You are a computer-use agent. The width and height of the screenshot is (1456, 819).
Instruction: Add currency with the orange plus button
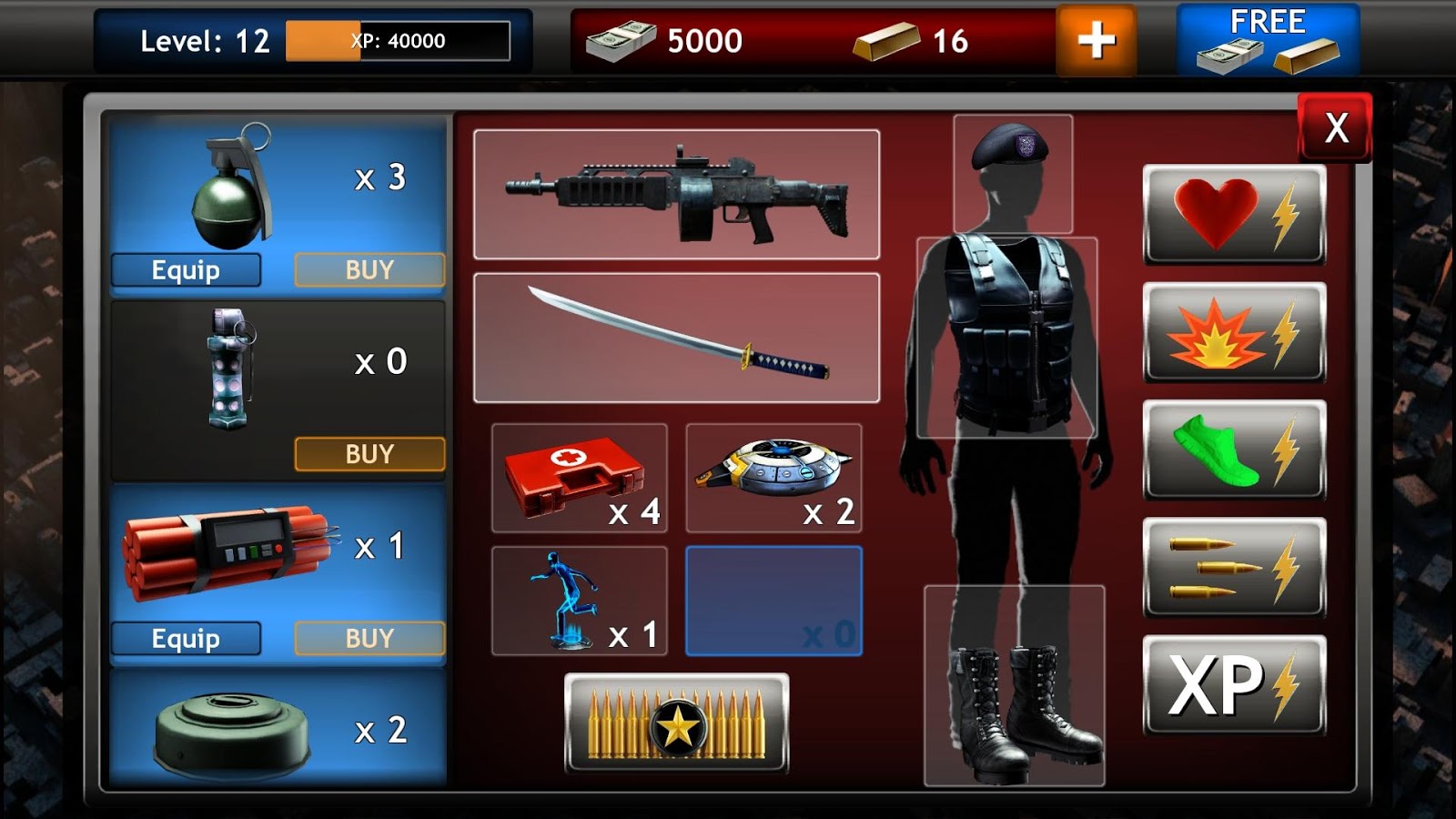(1096, 39)
